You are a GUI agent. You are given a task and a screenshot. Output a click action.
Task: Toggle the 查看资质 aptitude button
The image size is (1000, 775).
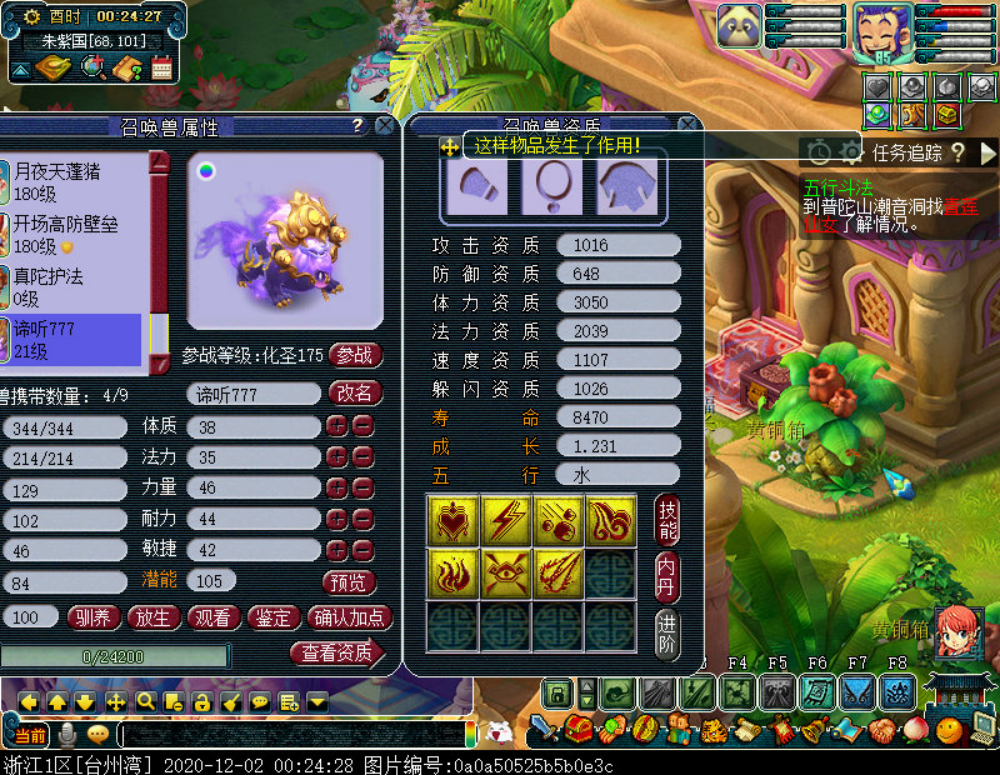click(337, 653)
